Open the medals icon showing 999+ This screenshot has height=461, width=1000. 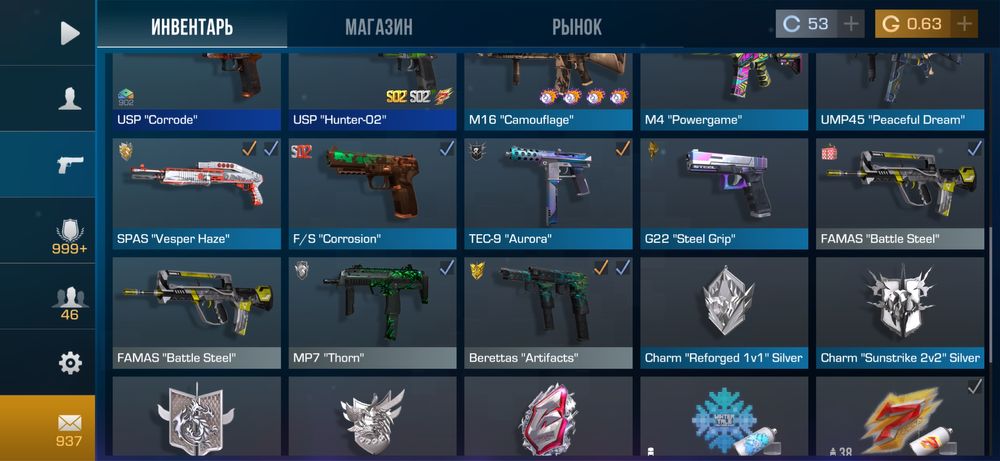tap(69, 236)
